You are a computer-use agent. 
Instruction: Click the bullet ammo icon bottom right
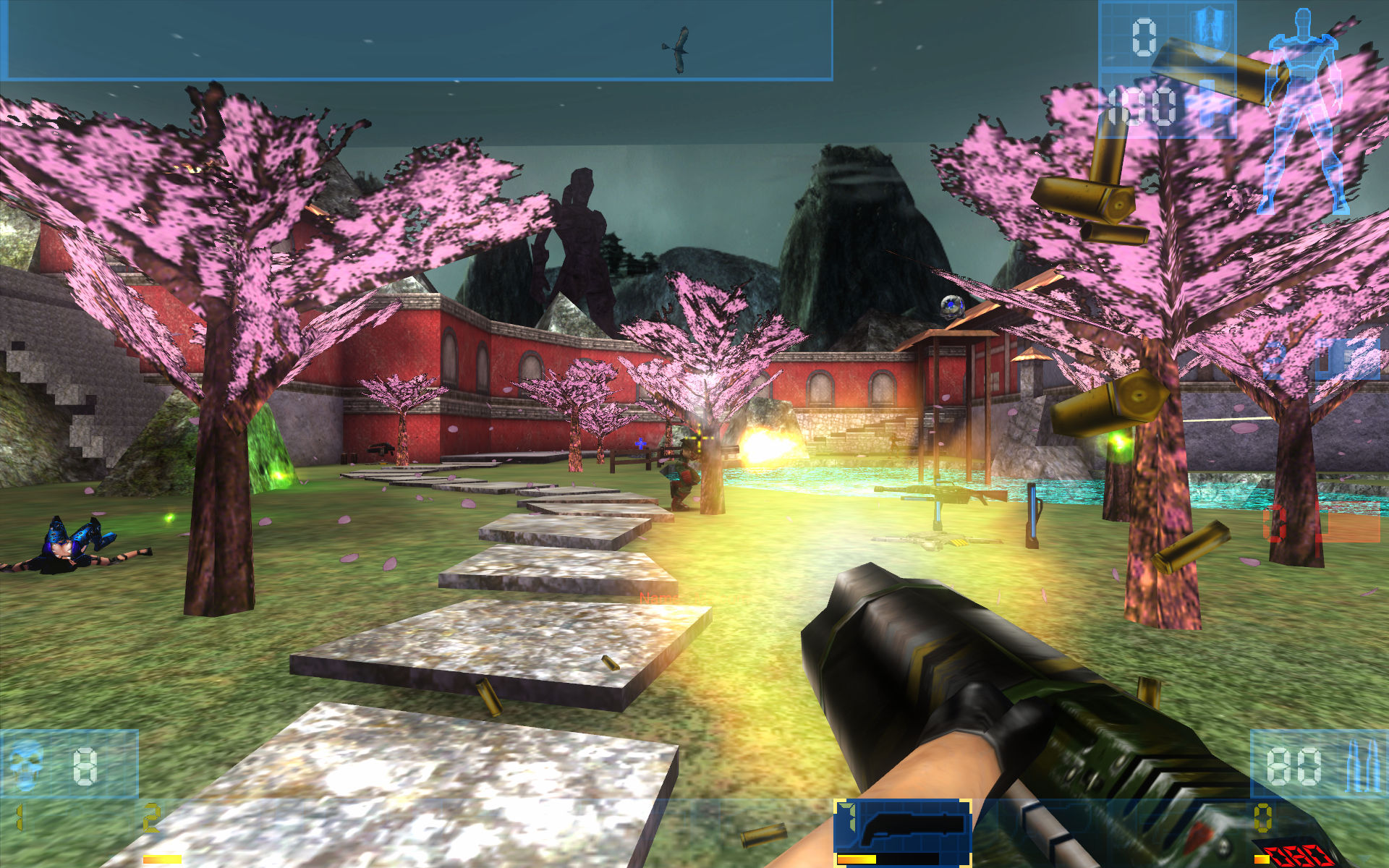tap(1362, 765)
